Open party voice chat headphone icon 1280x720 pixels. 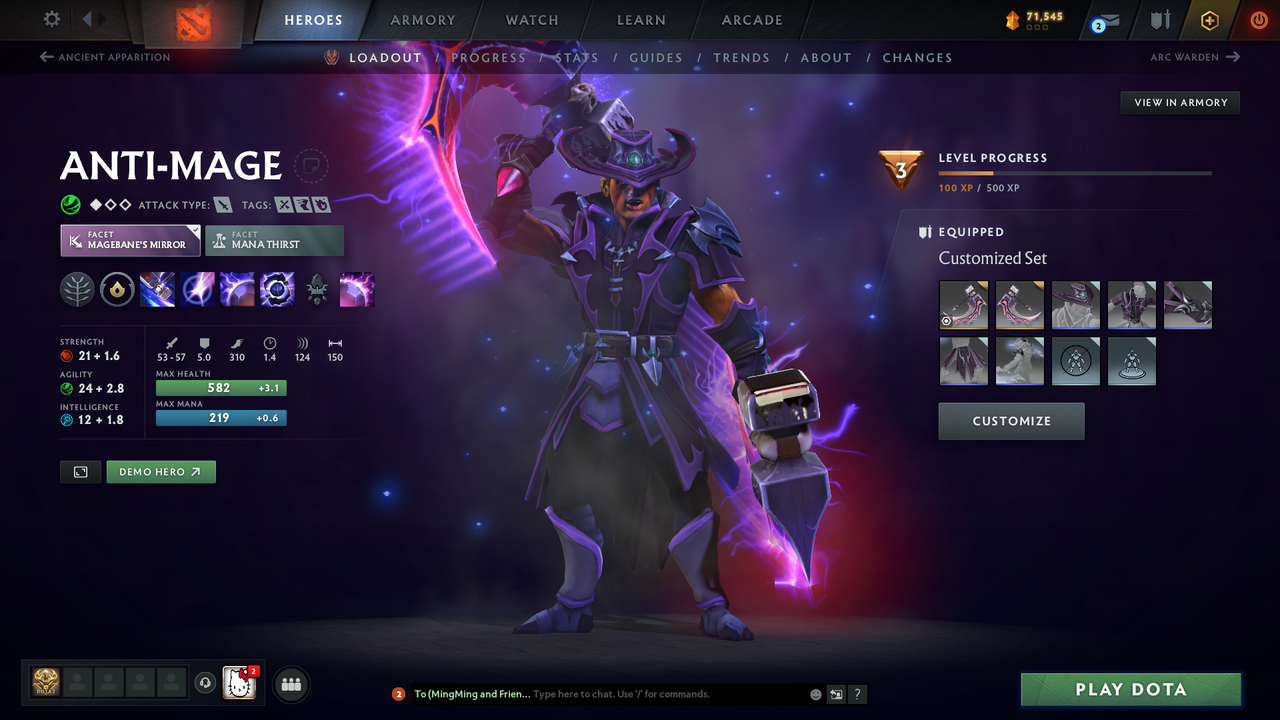pyautogui.click(x=207, y=684)
